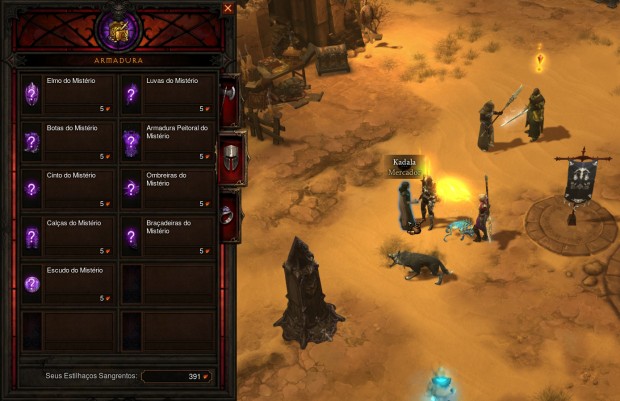Purchase Luvas do Mistério

(167, 95)
